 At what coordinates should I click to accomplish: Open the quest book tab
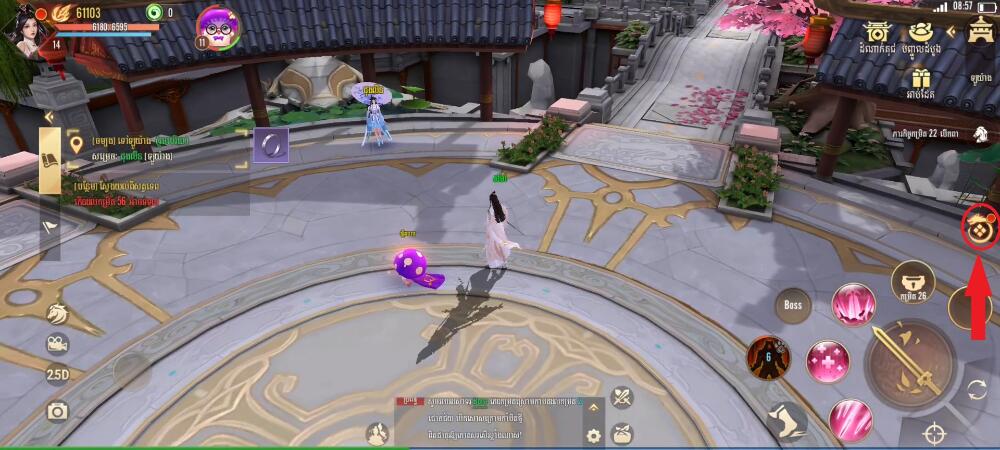tap(51, 160)
